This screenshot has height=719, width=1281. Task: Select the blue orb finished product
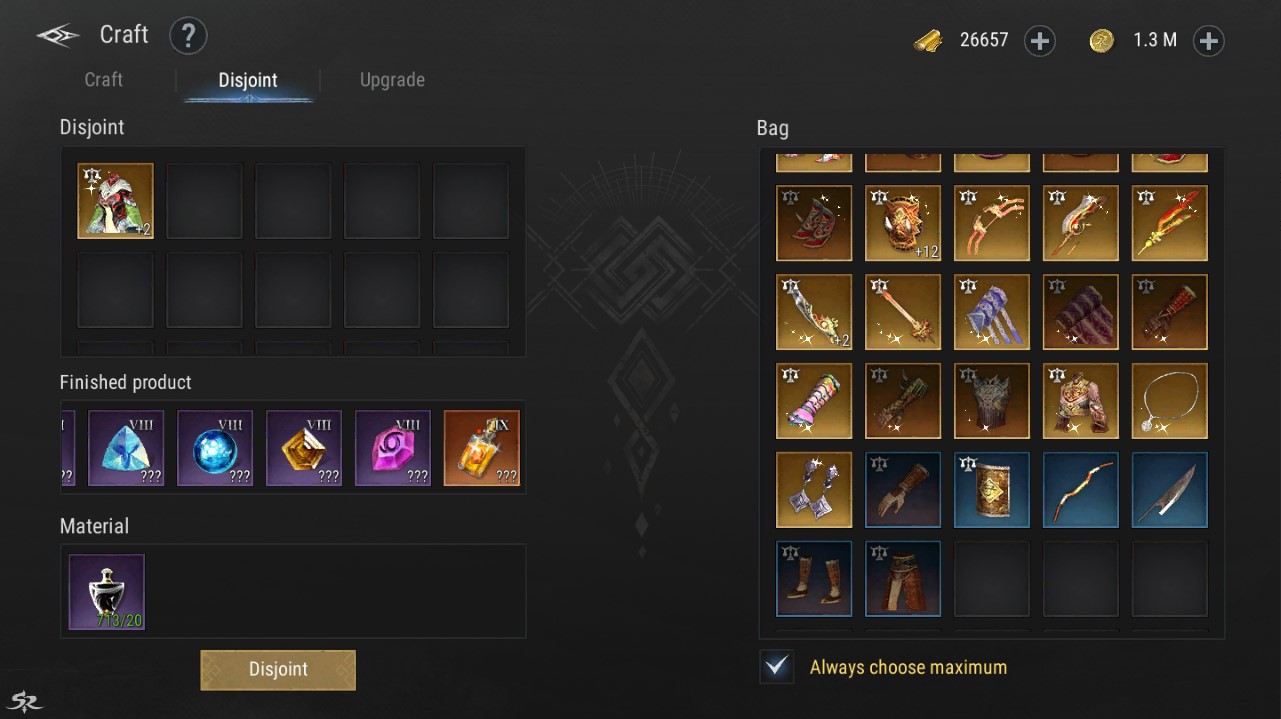coord(215,448)
